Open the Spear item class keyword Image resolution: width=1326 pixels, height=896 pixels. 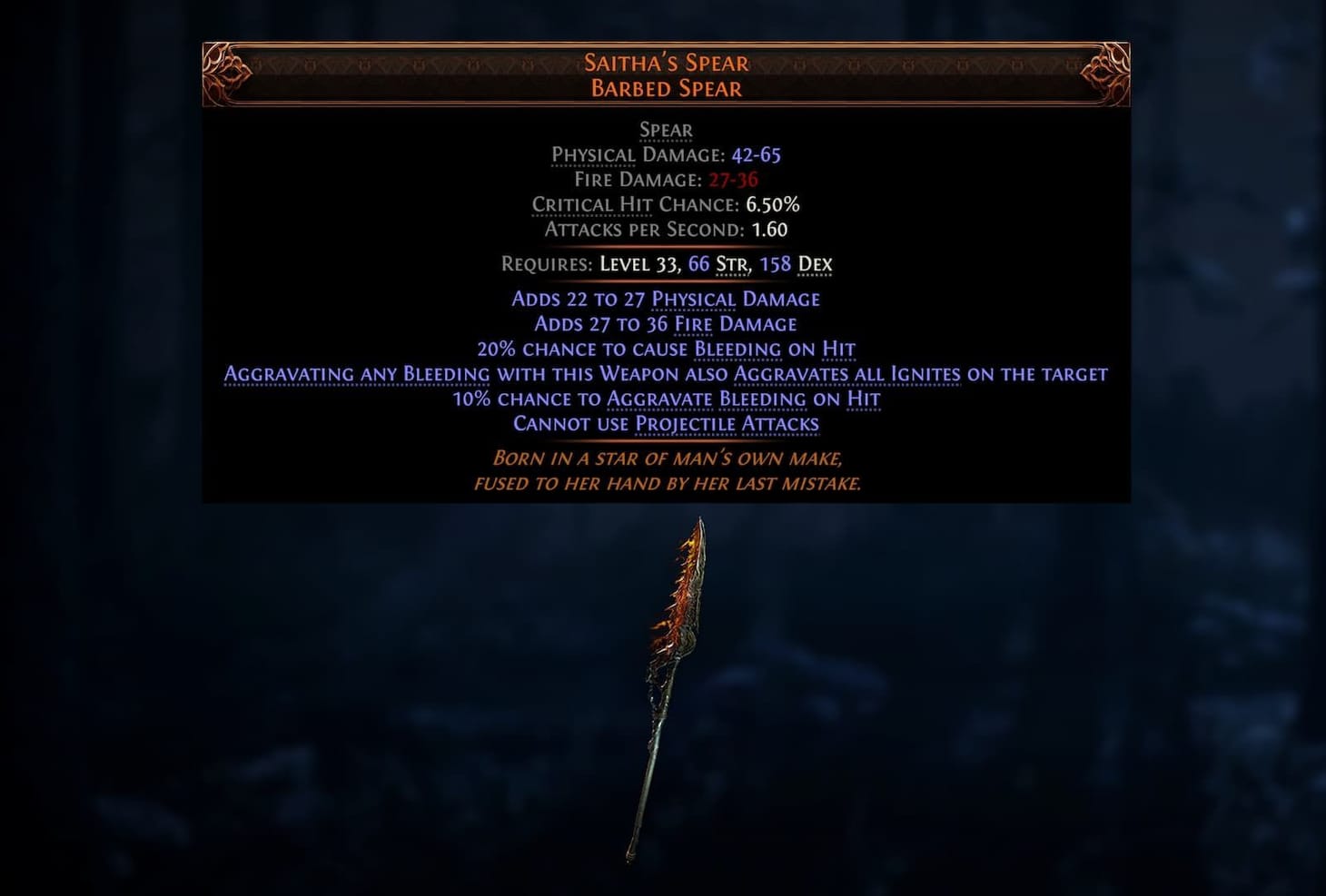coord(666,130)
